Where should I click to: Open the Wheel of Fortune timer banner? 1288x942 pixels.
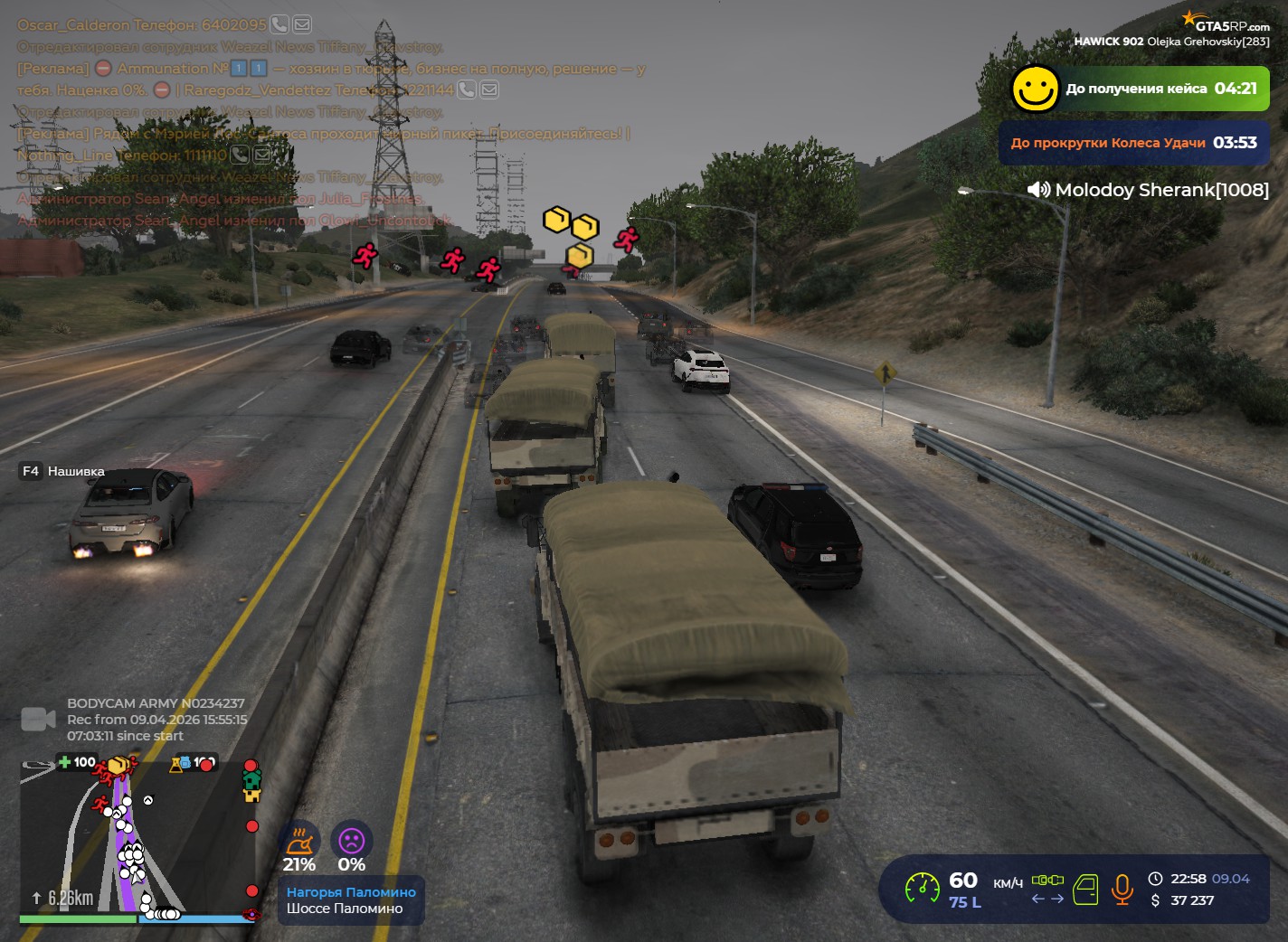coord(1133,143)
